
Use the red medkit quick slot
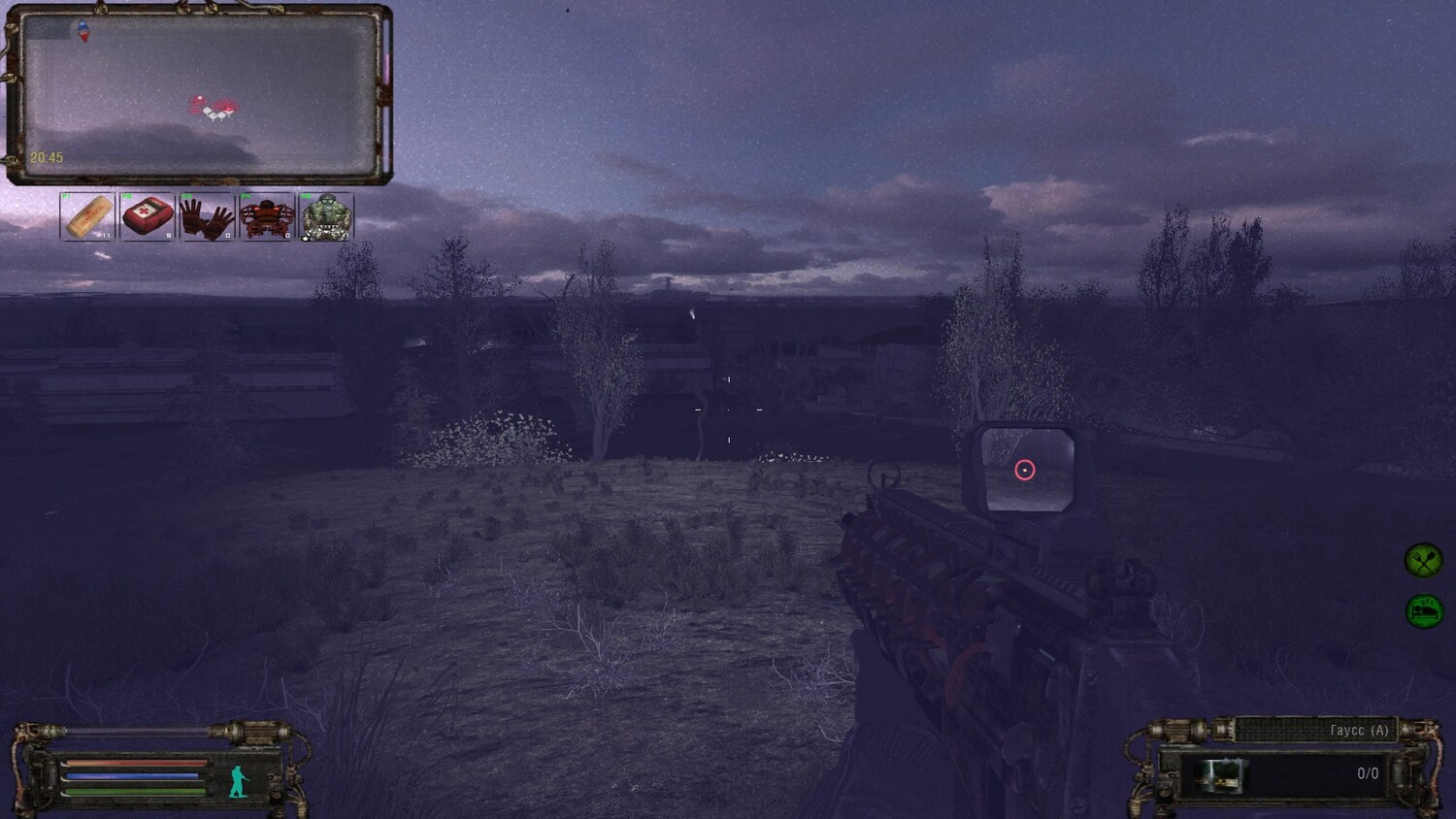click(148, 216)
